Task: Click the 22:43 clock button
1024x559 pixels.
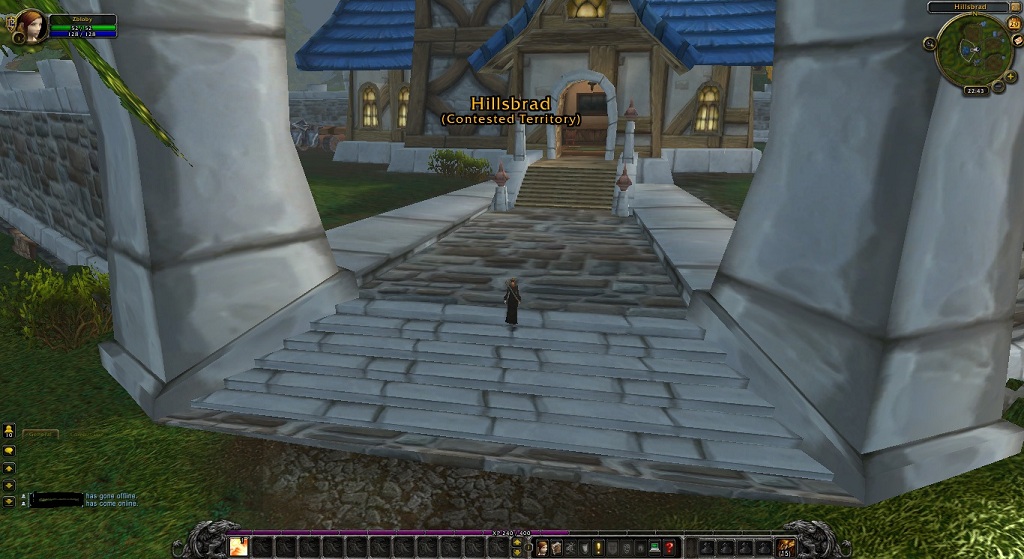Action: pos(974,90)
